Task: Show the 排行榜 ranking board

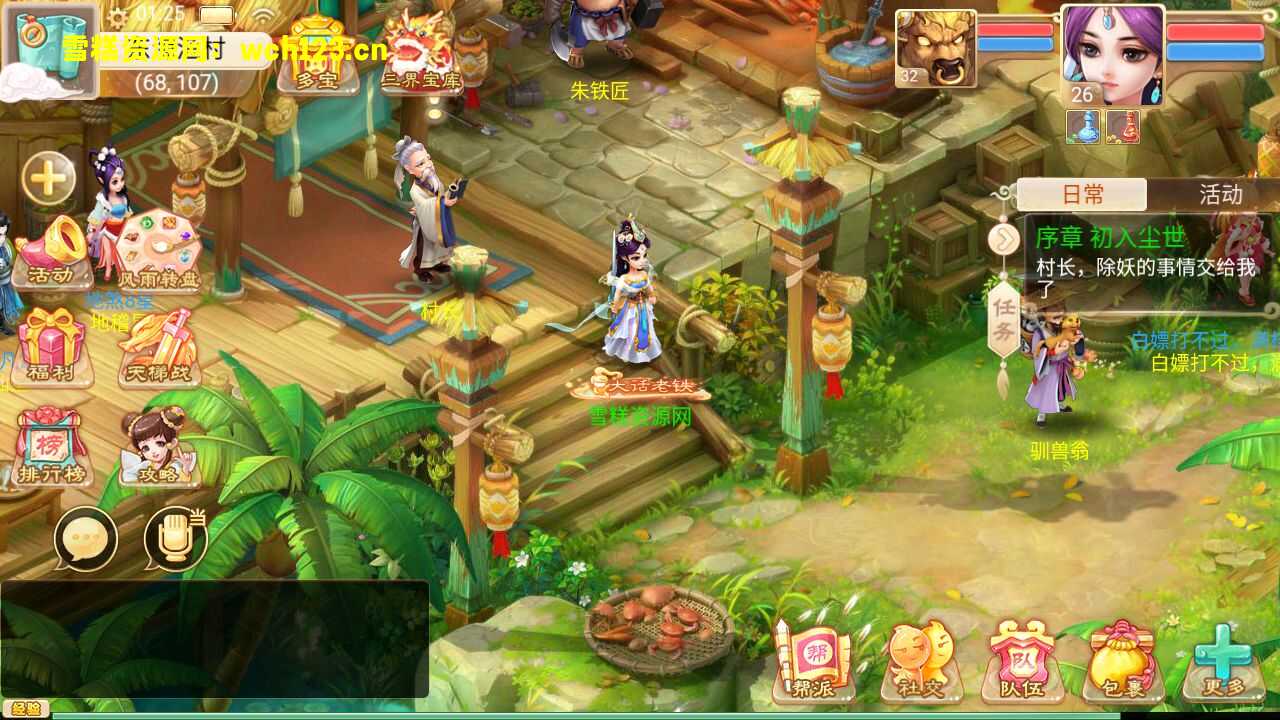Action: pos(52,447)
